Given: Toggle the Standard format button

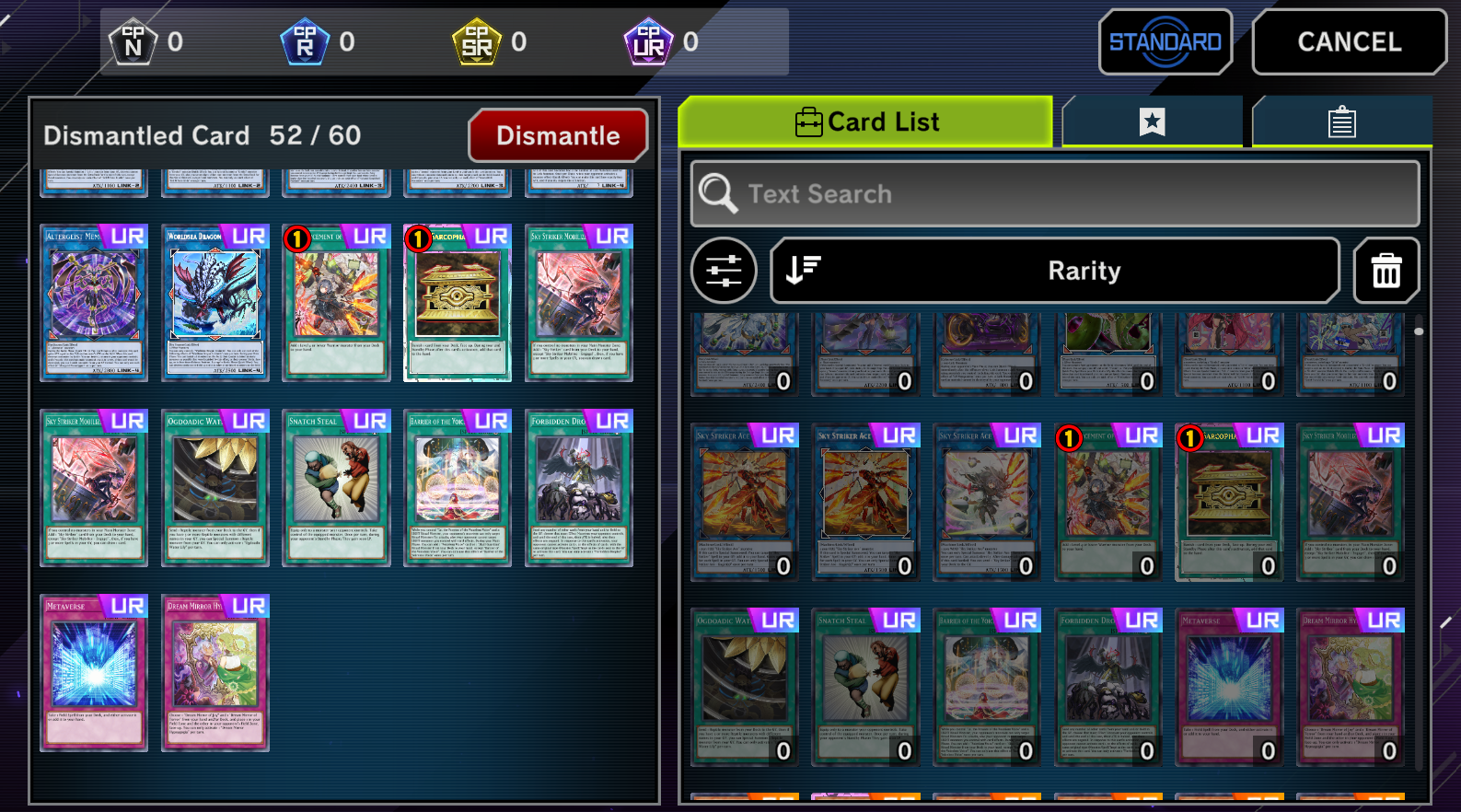Looking at the screenshot, I should click(x=1165, y=42).
